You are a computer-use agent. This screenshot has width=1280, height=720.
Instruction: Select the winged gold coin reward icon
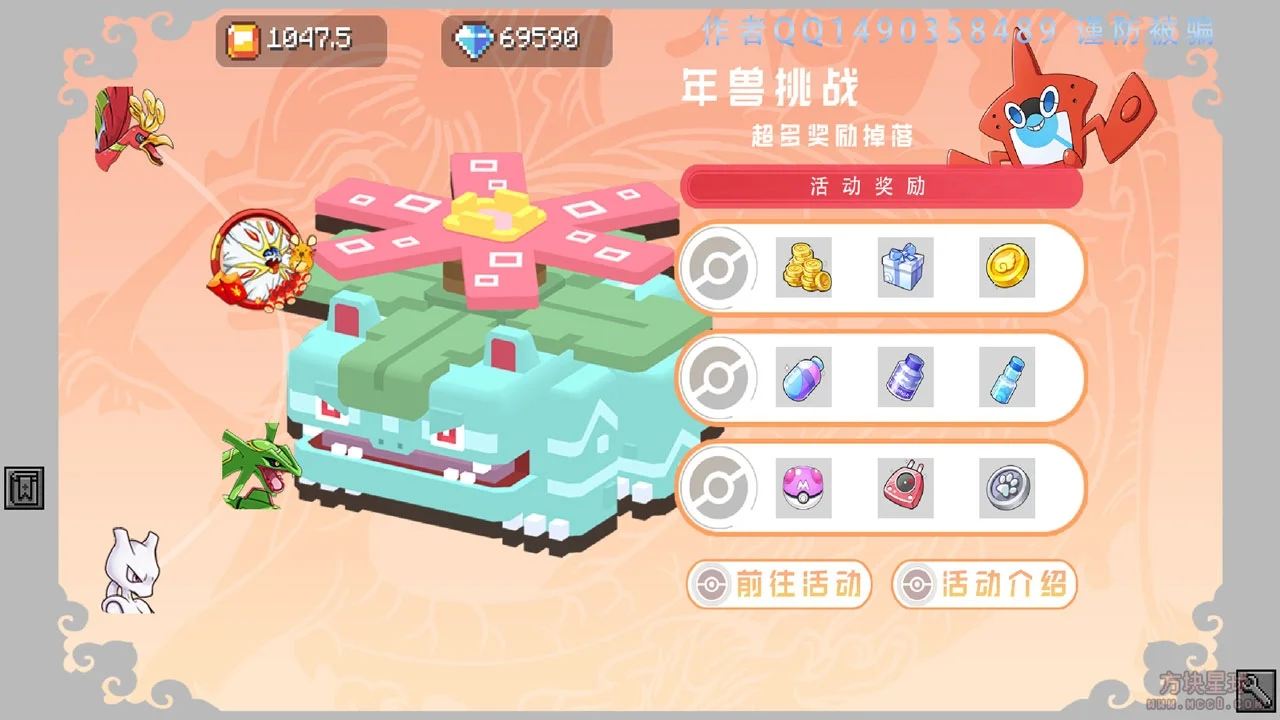pyautogui.click(x=1006, y=267)
